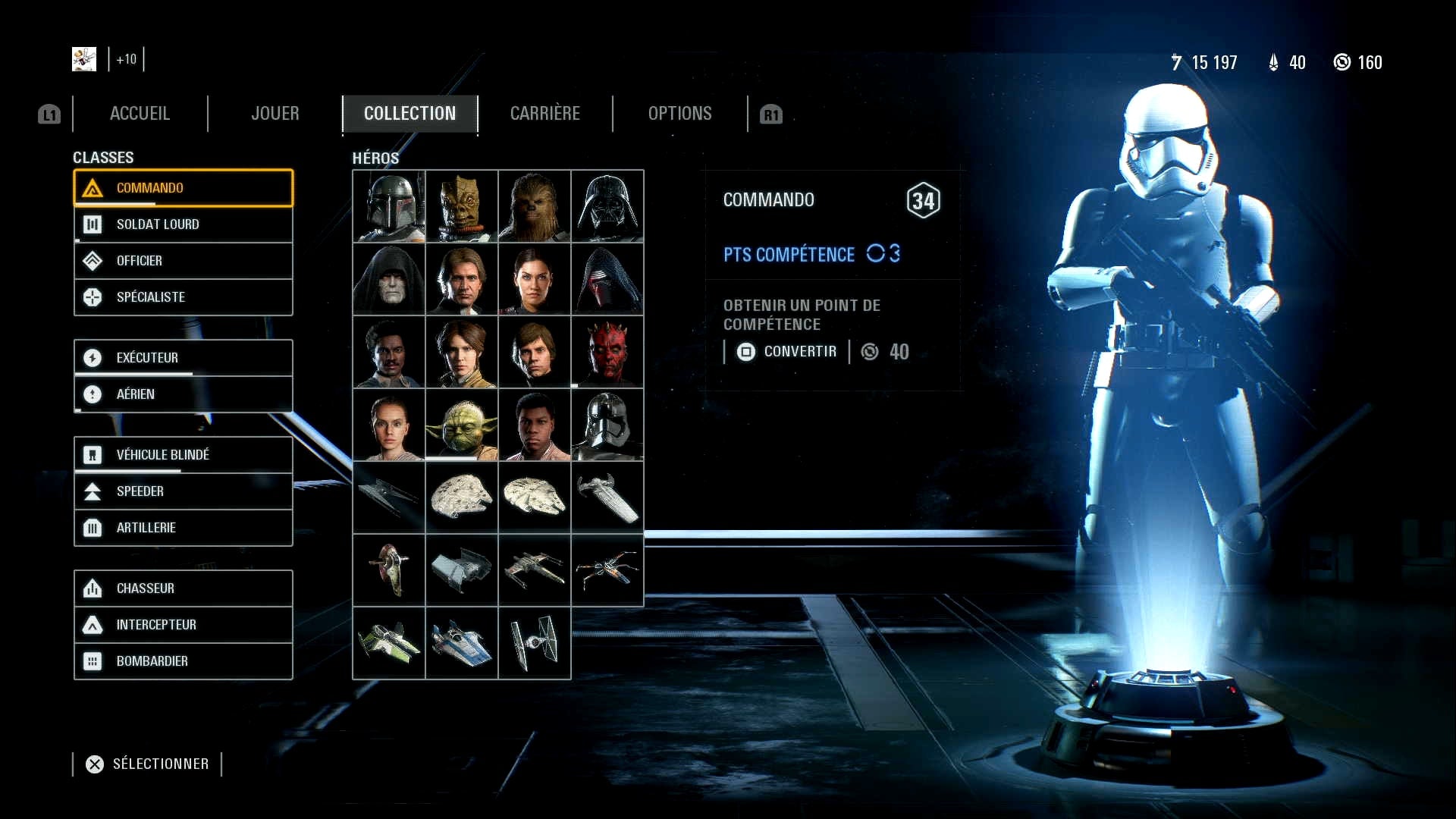Open the Options menu tab
Screen dimensions: 1456x819
(679, 113)
